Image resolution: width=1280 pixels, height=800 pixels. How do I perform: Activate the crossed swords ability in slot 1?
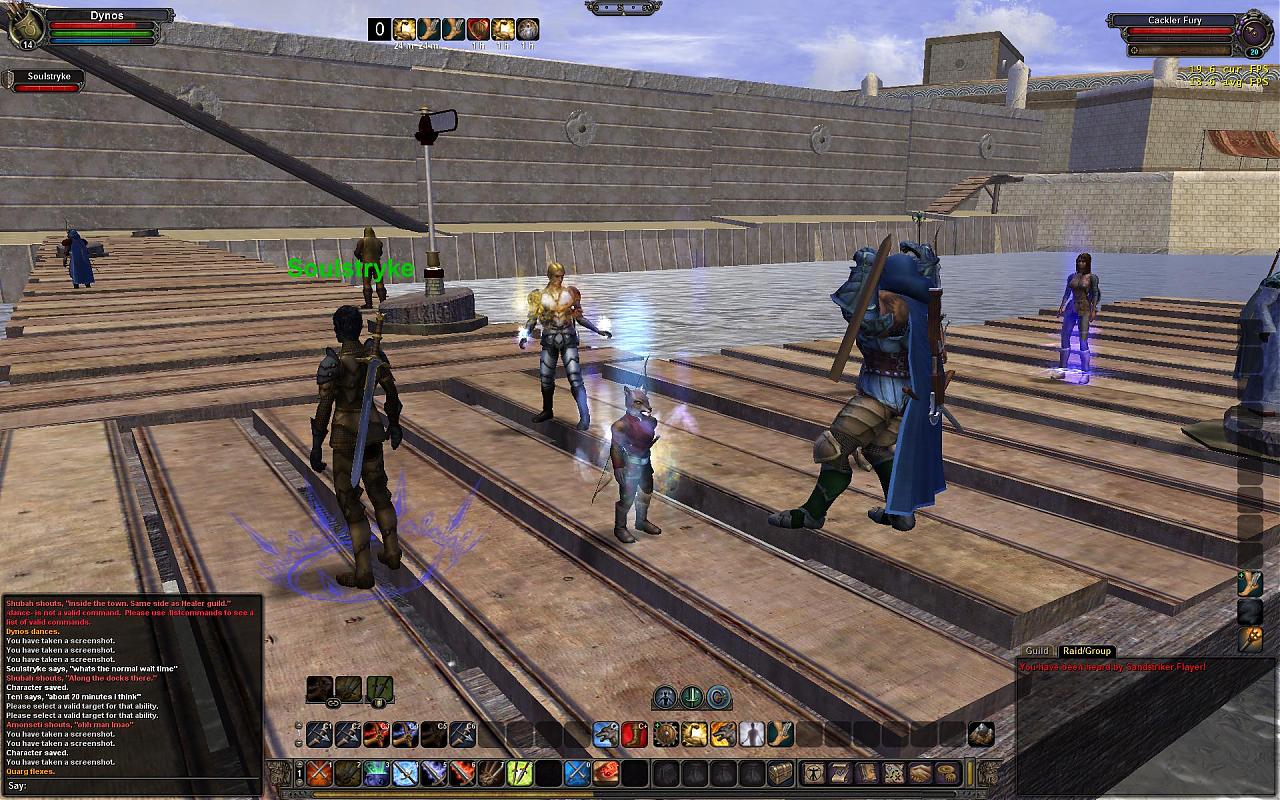point(319,773)
